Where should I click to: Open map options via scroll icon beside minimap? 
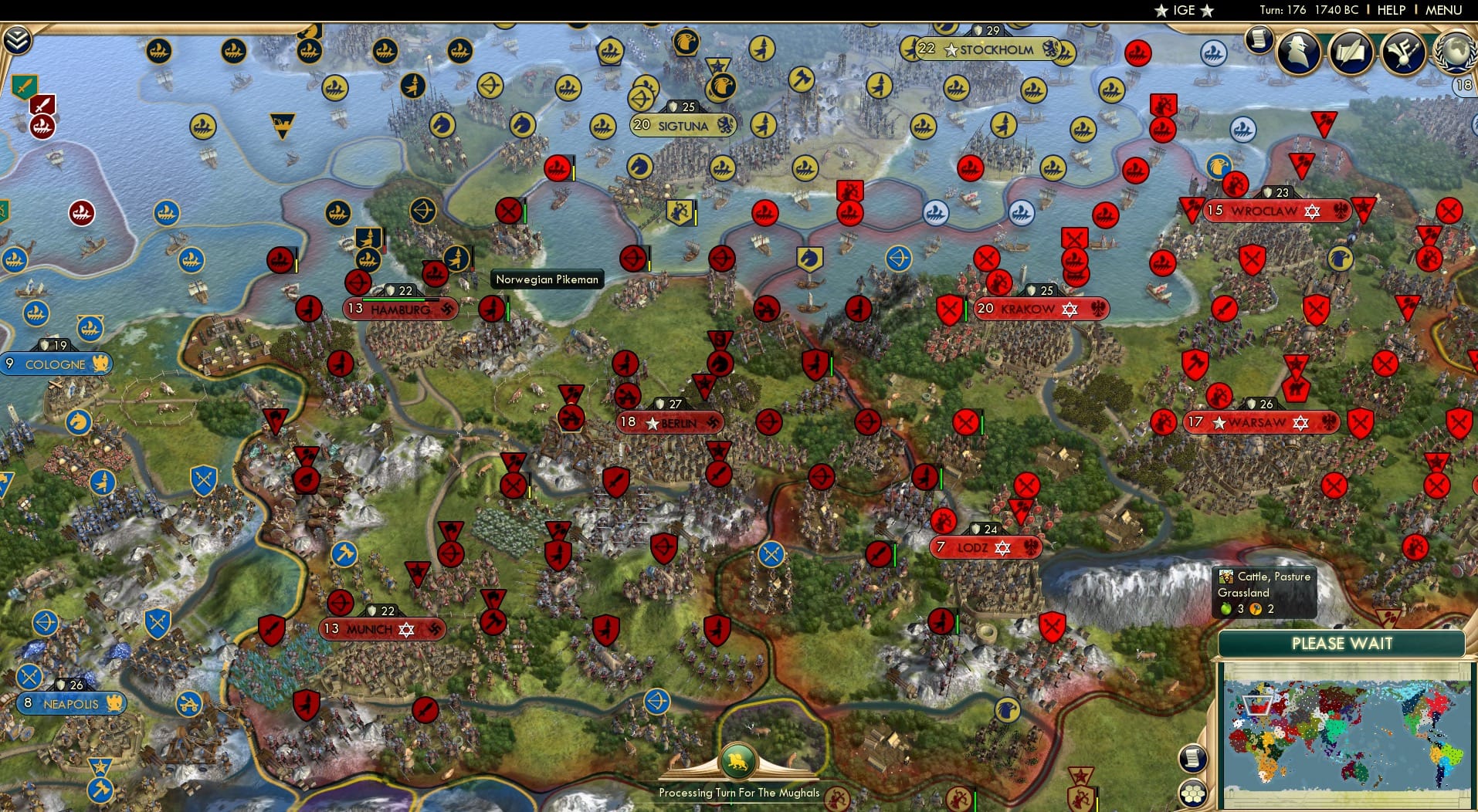1195,758
